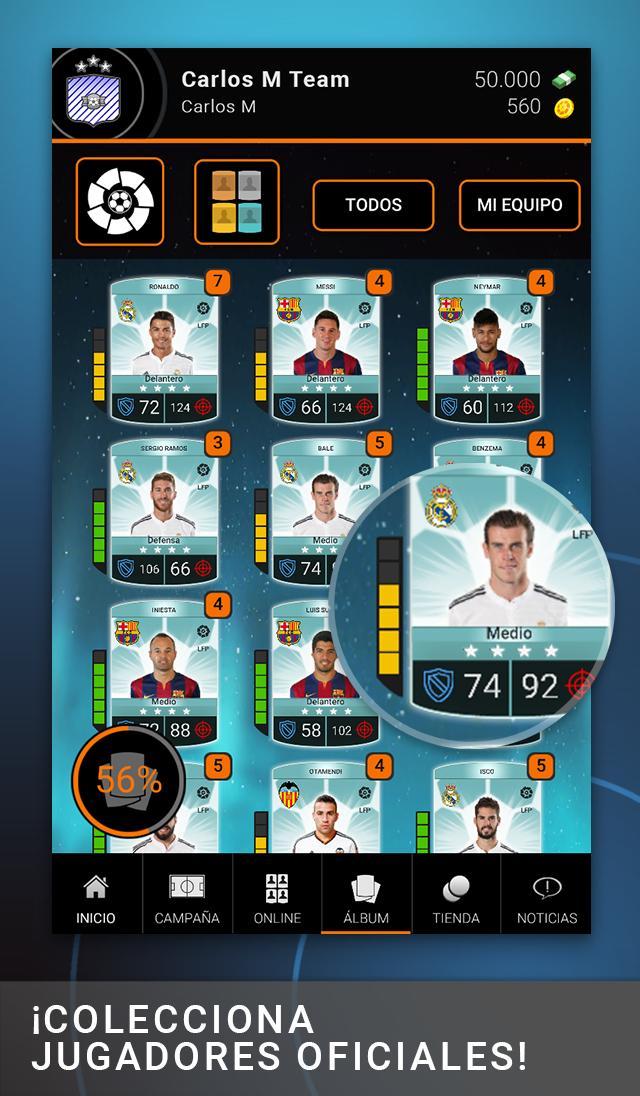Viewport: 640px width, 1096px height.
Task: Open the Tienda shop
Action: tap(456, 897)
